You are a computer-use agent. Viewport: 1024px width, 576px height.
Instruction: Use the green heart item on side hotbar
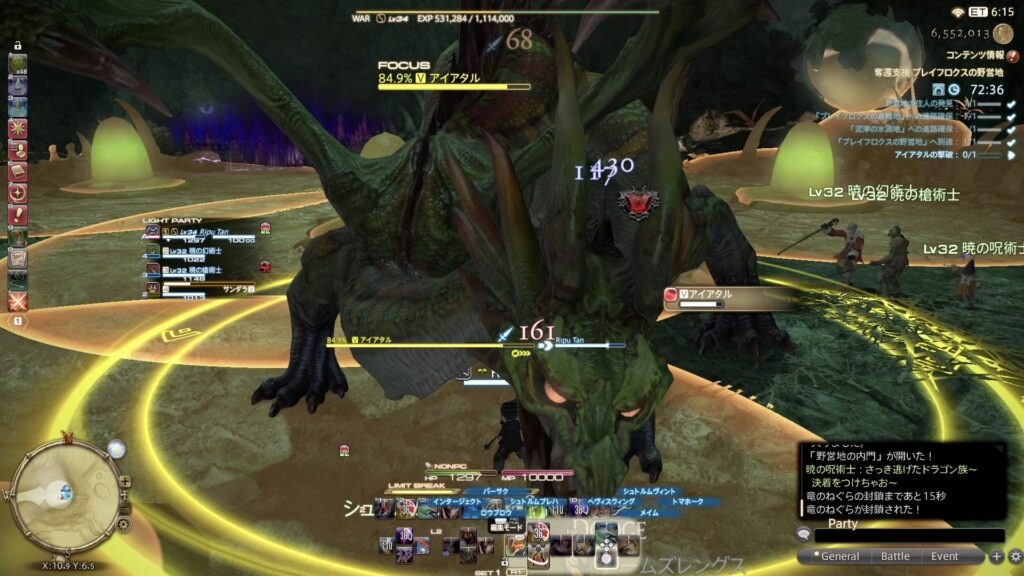click(x=18, y=64)
